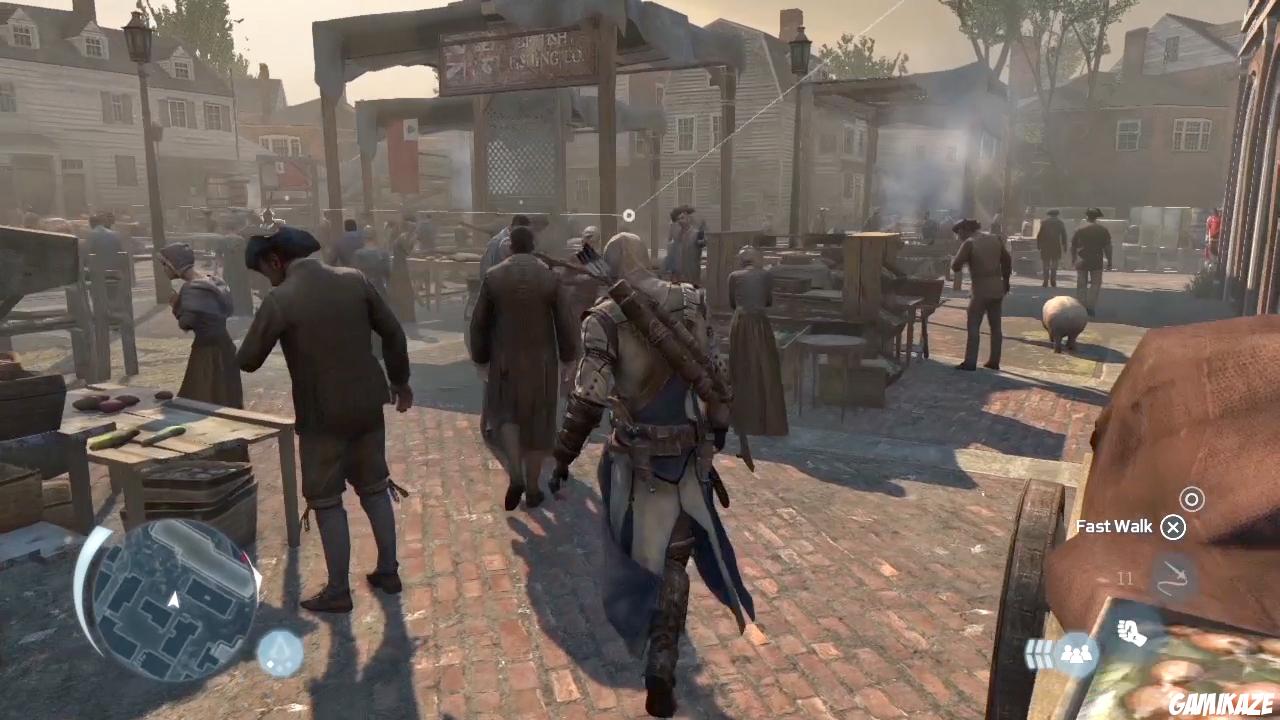Open the assassin recruits group icon
1280x720 pixels.
tap(1077, 653)
